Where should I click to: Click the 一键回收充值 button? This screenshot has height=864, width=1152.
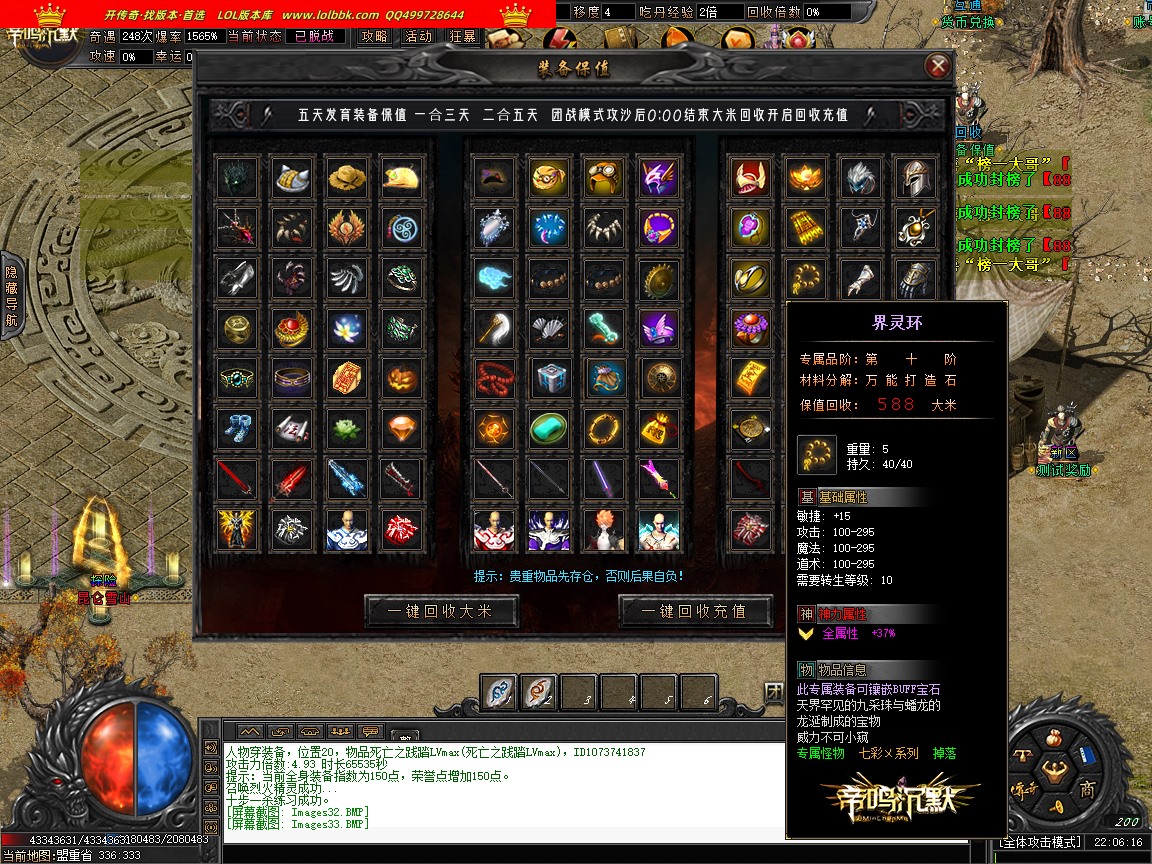tap(695, 611)
